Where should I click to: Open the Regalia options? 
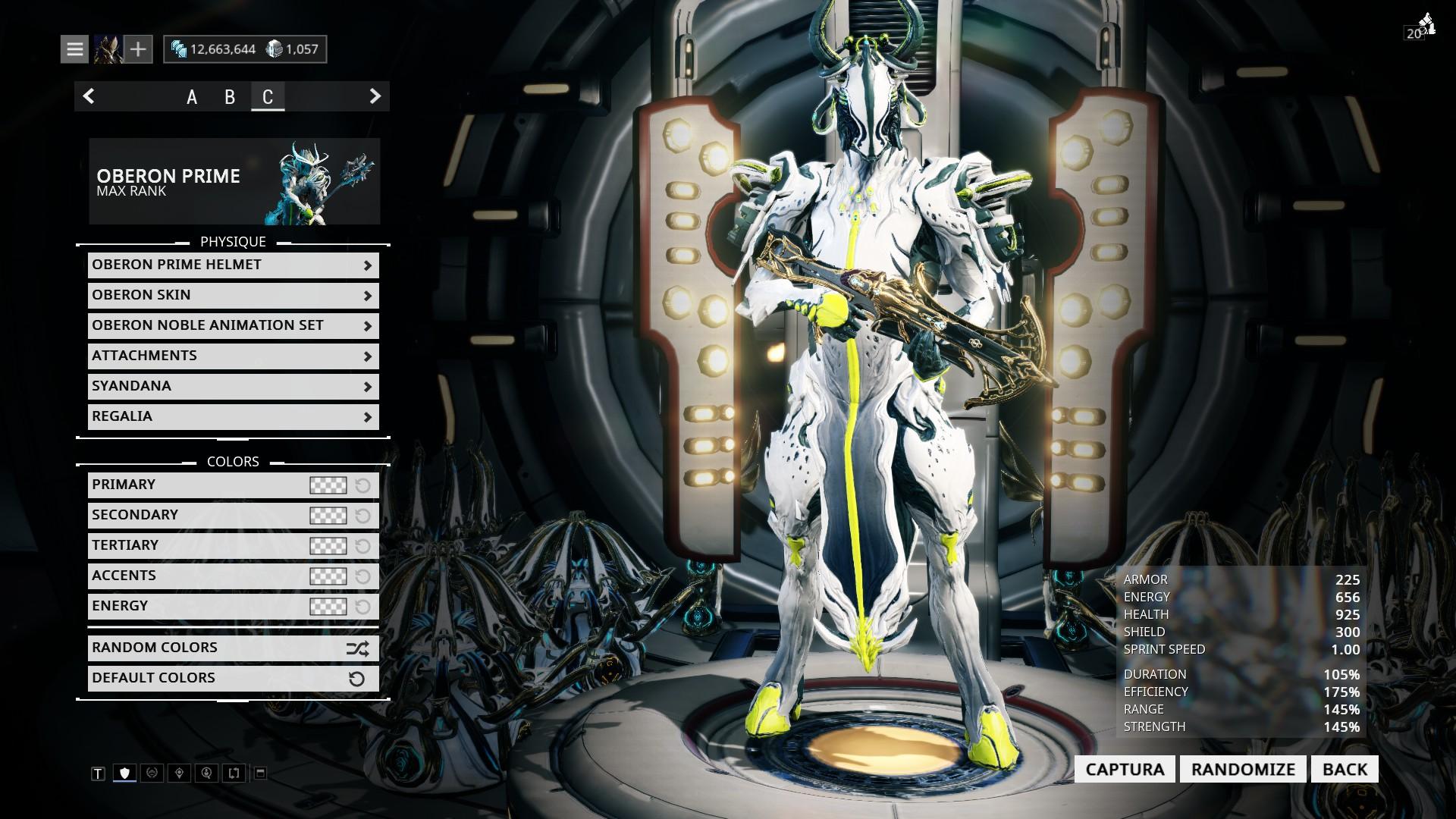(233, 416)
